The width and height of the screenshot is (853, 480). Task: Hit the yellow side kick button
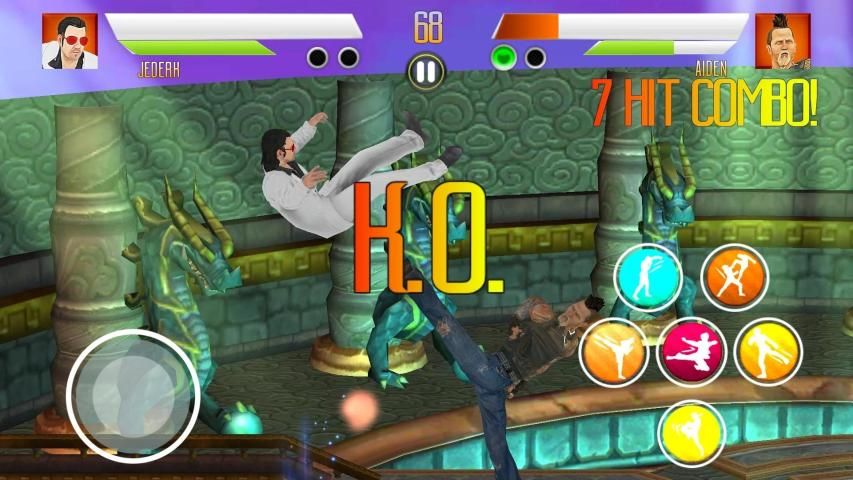pyautogui.click(x=768, y=352)
